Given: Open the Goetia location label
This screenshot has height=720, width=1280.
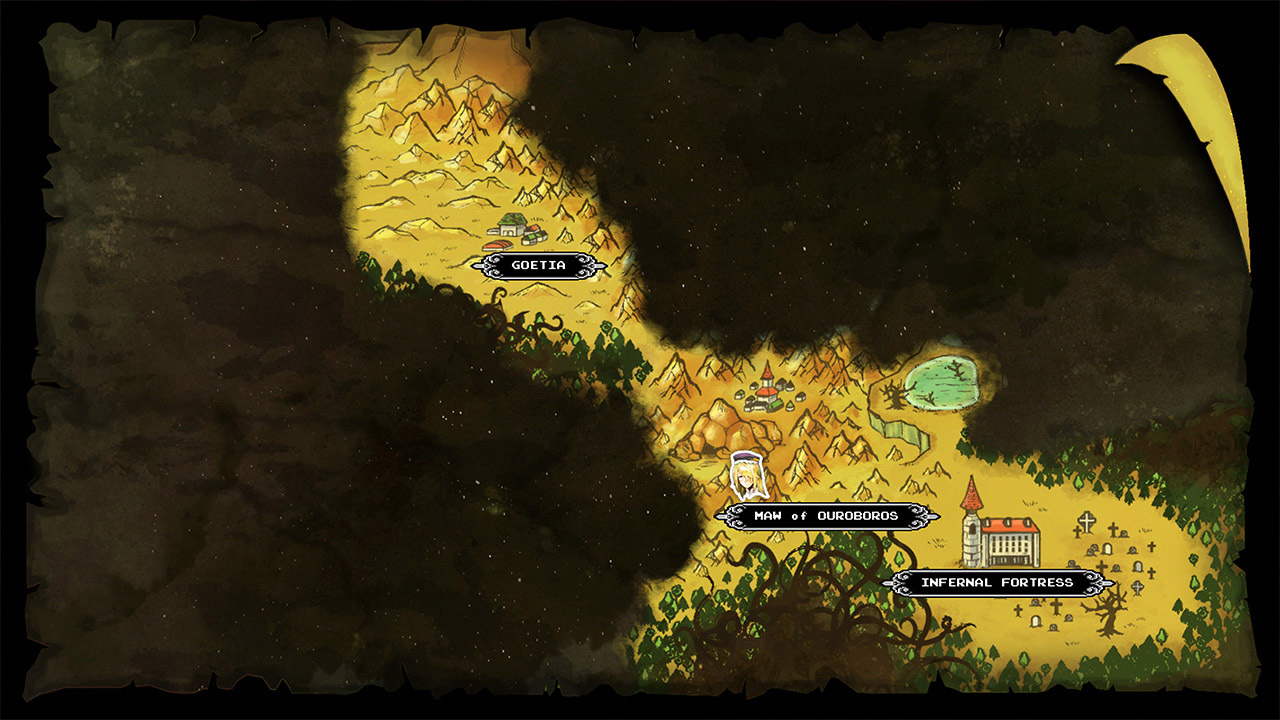Looking at the screenshot, I should coord(541,266).
